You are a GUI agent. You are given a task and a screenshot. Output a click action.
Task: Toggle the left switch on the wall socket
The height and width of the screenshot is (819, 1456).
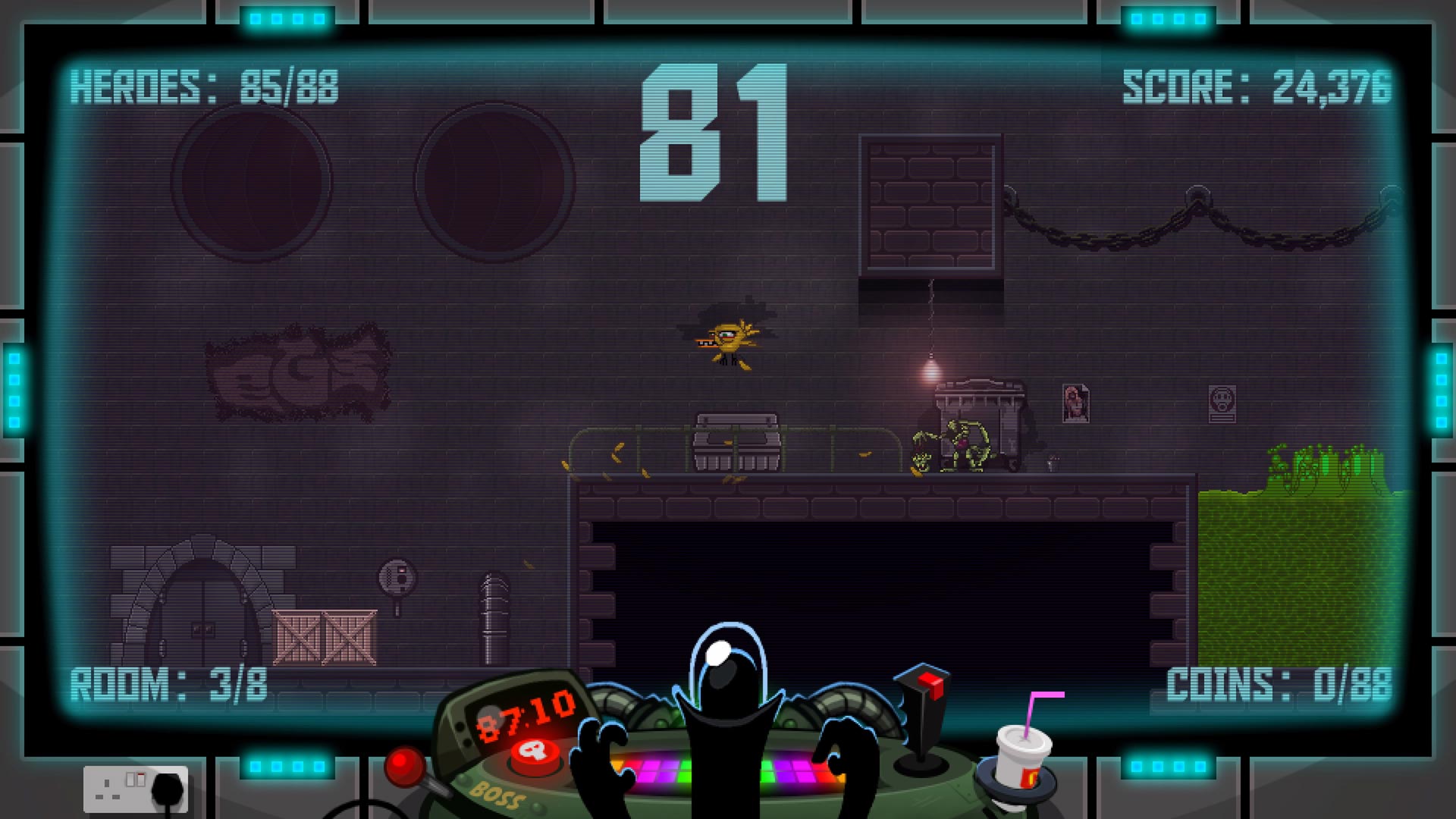(x=130, y=780)
